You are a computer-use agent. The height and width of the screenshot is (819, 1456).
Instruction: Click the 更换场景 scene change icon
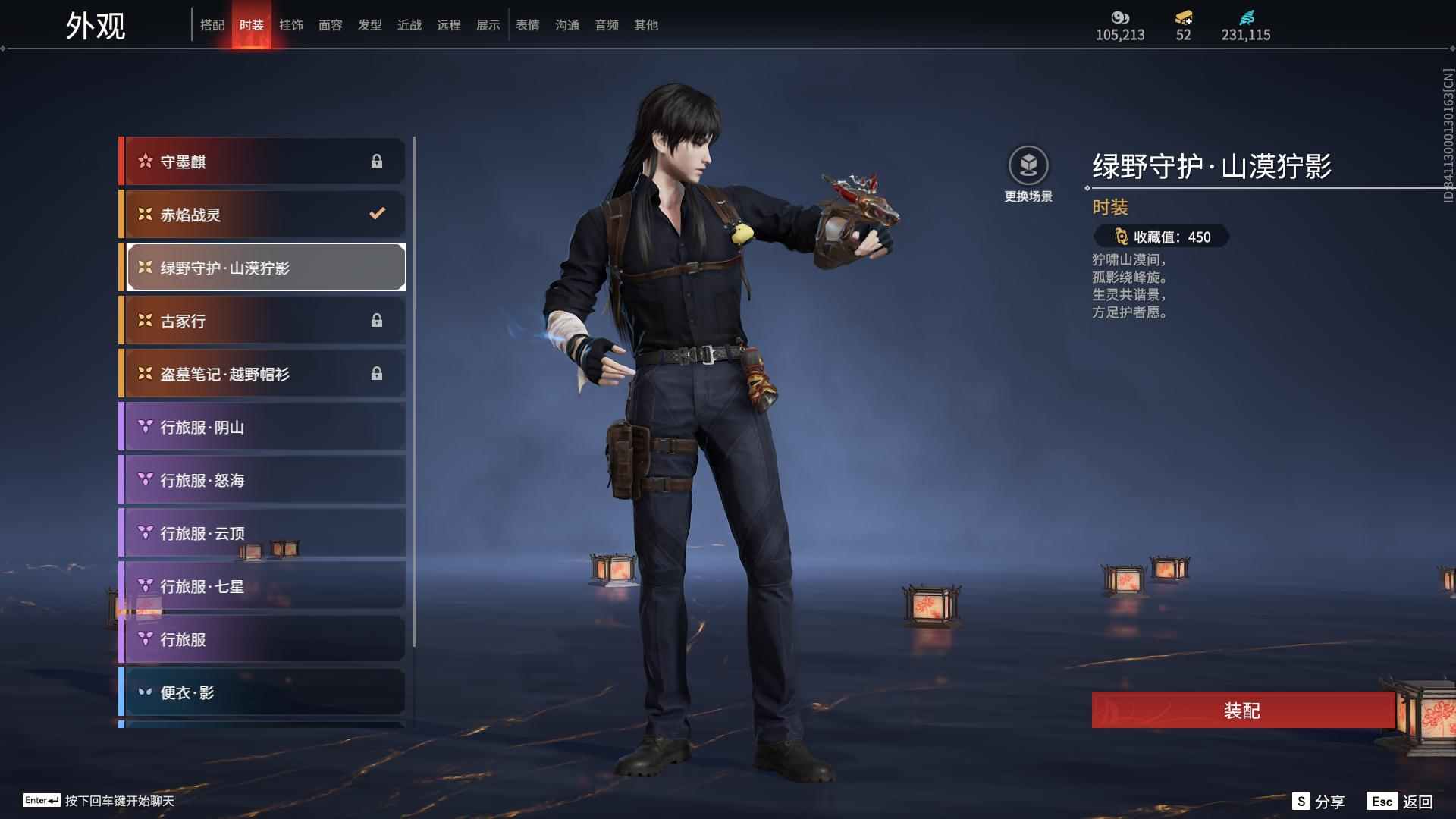pos(1028,167)
